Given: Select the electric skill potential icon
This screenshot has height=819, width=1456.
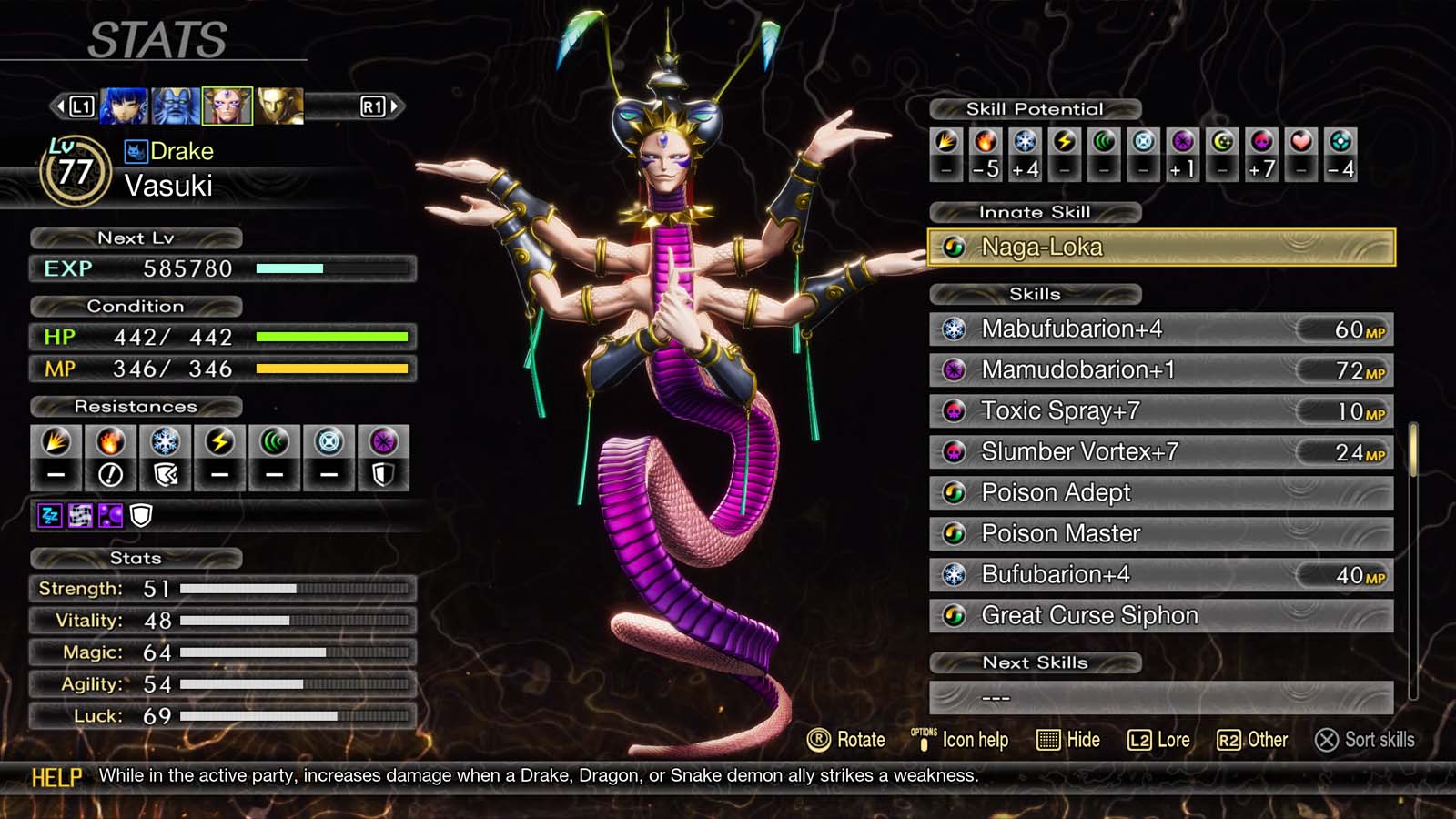Looking at the screenshot, I should point(1064,146).
